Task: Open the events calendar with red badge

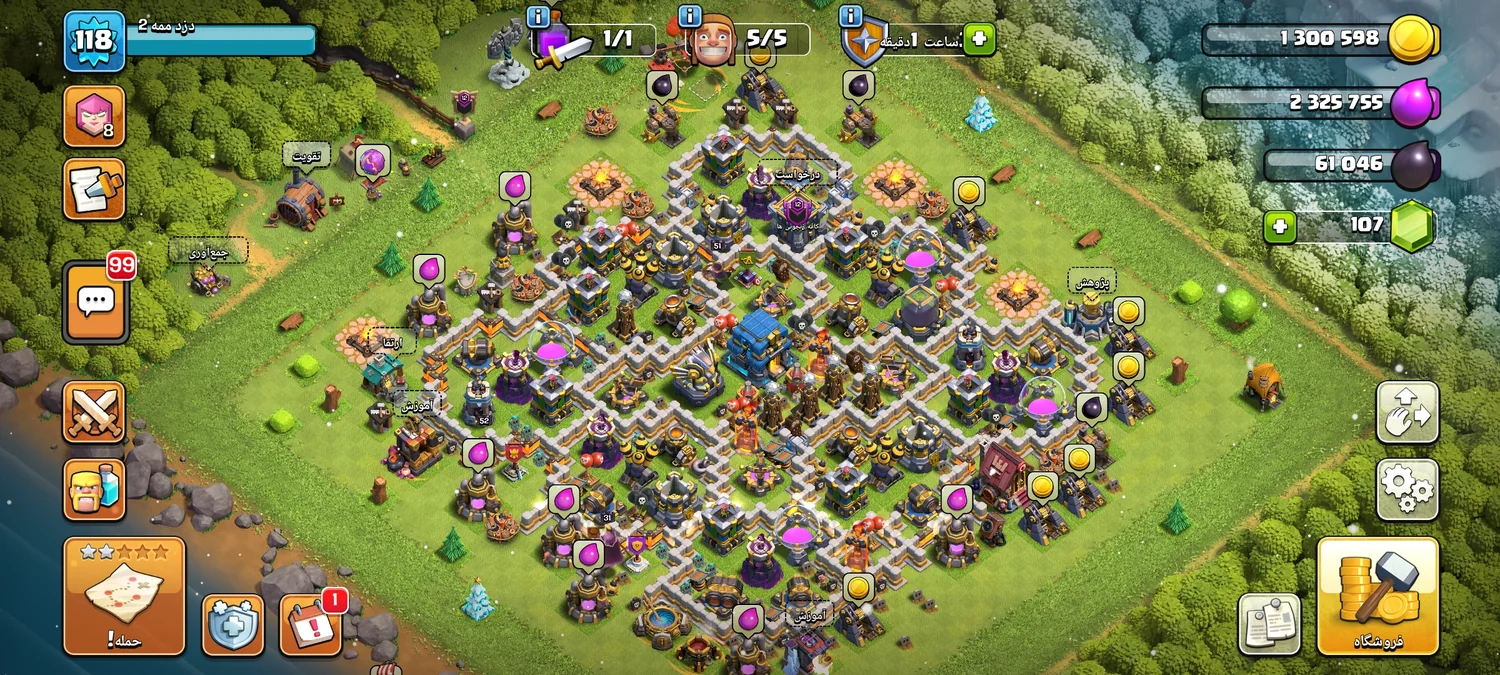Action: 311,625
